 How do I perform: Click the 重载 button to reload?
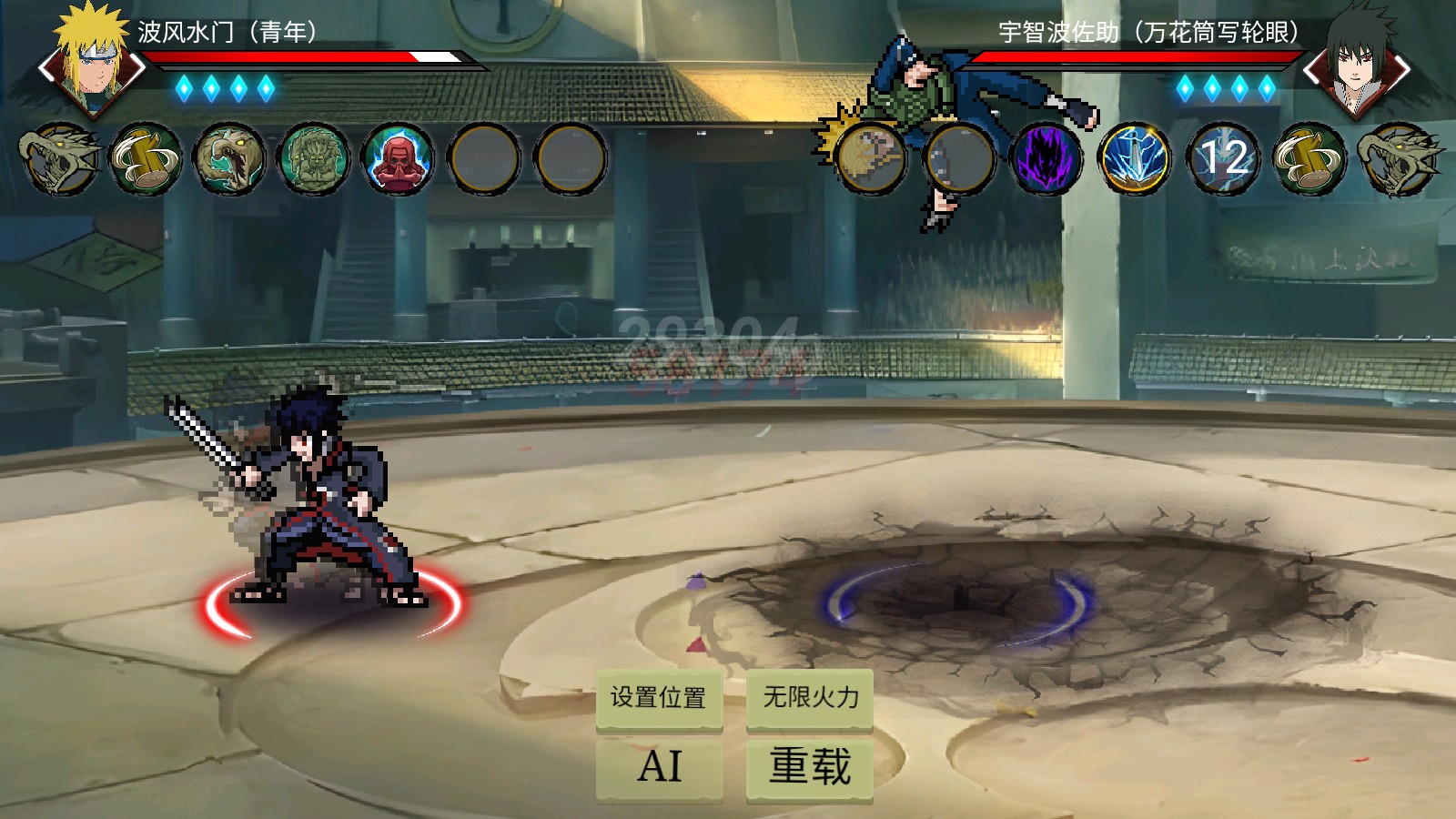(x=809, y=767)
